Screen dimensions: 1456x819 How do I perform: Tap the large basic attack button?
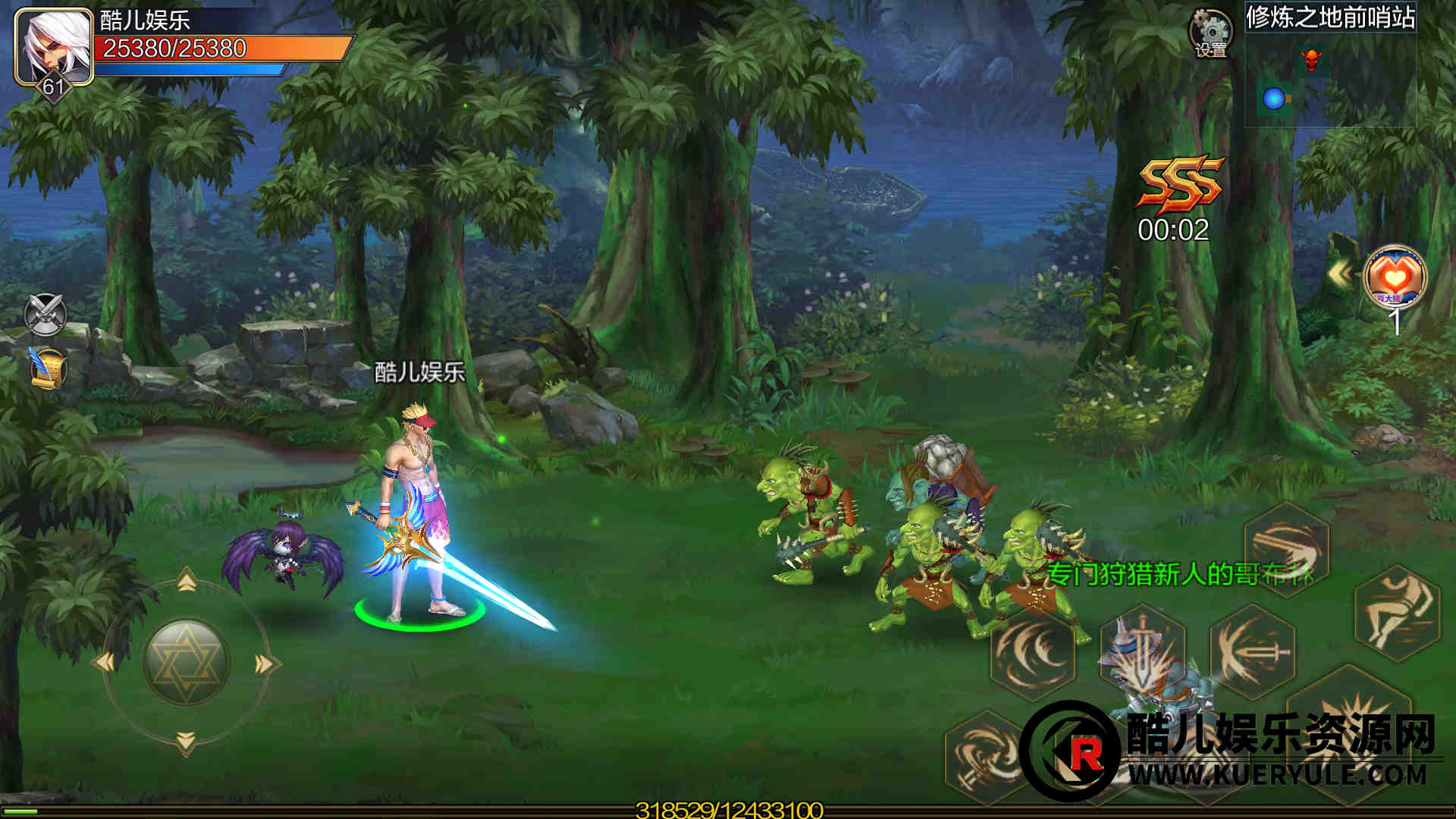tap(1348, 728)
